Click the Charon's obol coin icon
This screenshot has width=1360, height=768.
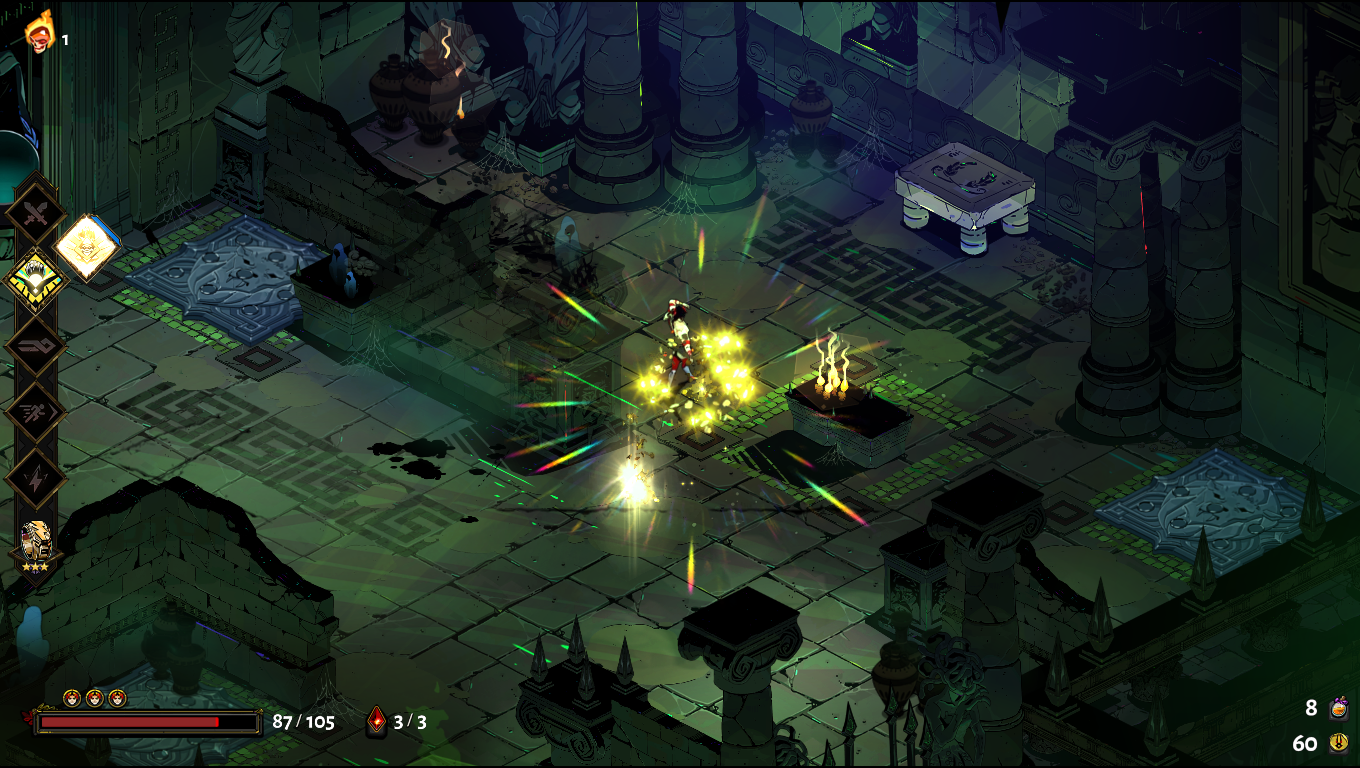pos(1338,743)
